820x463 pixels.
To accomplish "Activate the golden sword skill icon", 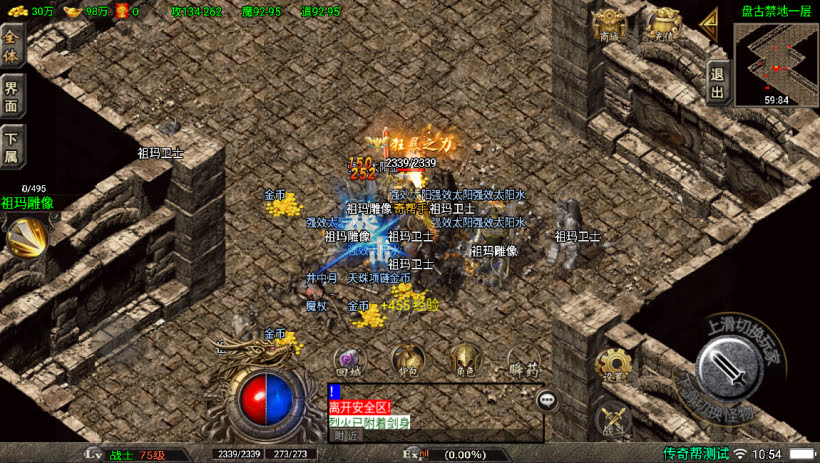I will coord(27,237).
